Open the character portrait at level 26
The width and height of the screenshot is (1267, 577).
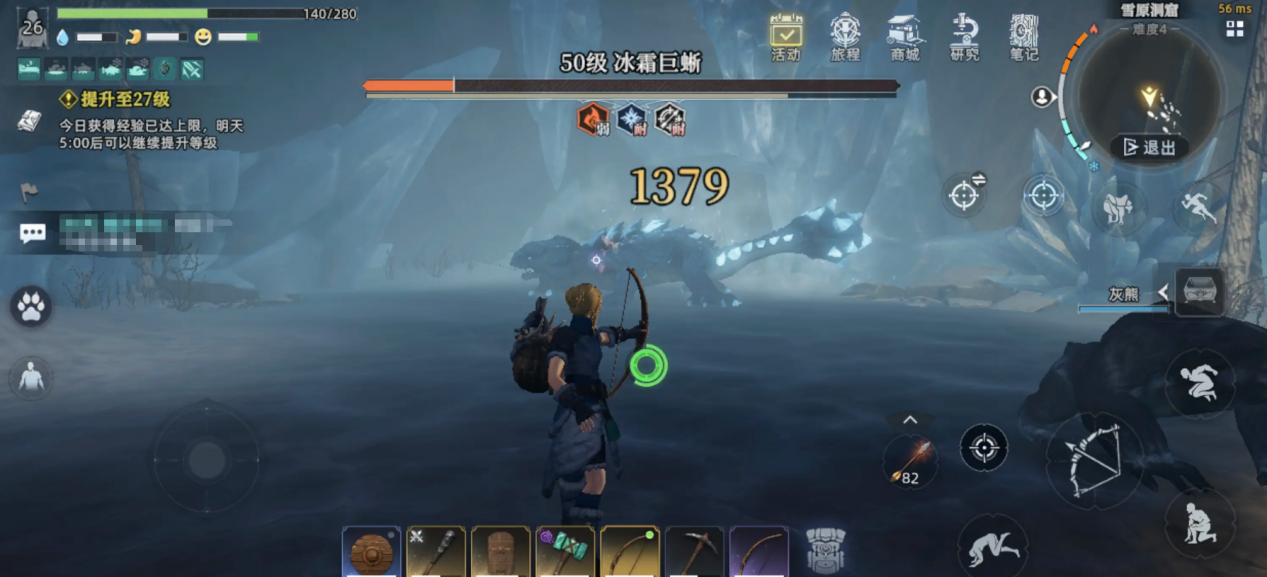(x=32, y=26)
